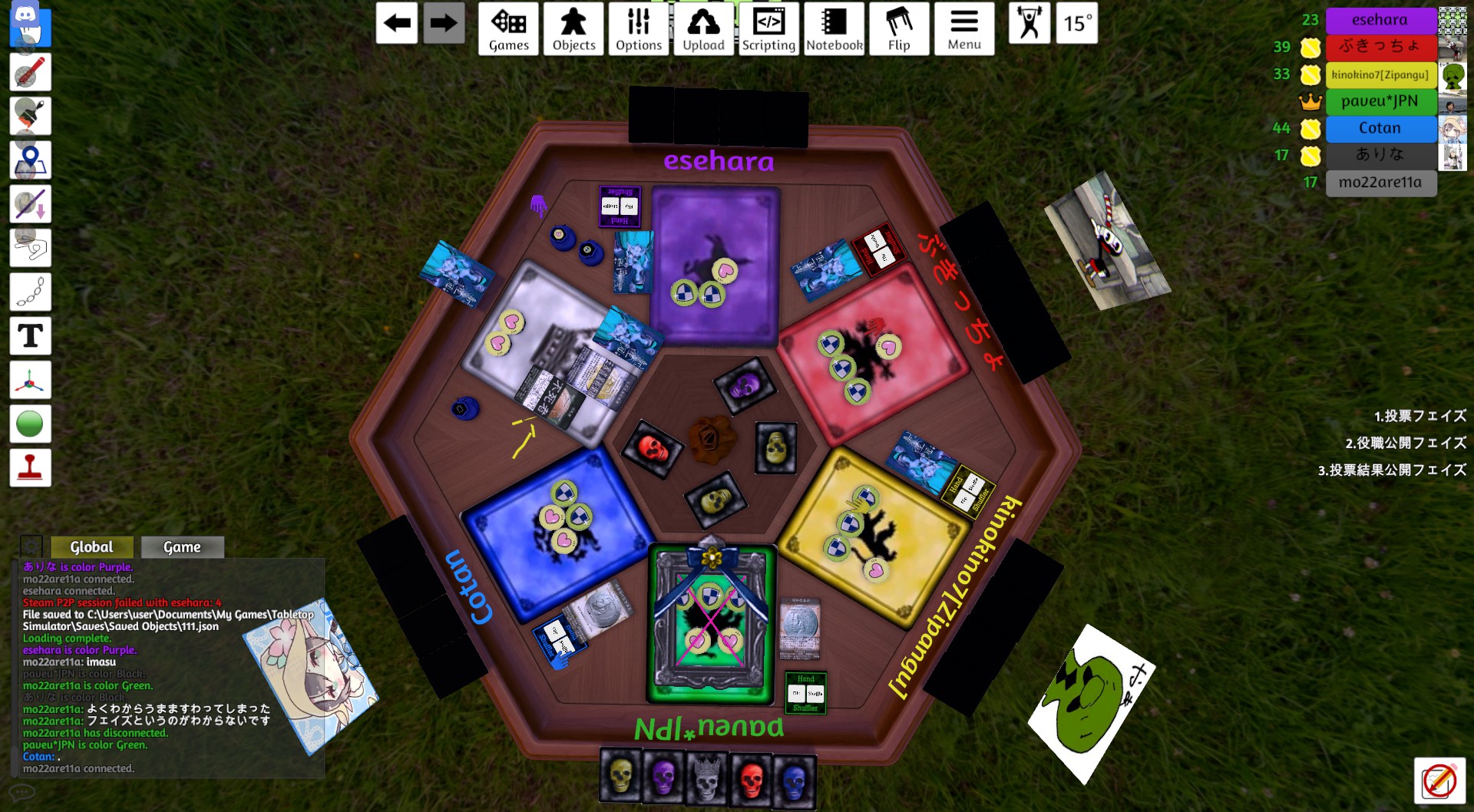The height and width of the screenshot is (812, 1474).
Task: Select the Hide tool in the sidebar
Action: [x=31, y=203]
